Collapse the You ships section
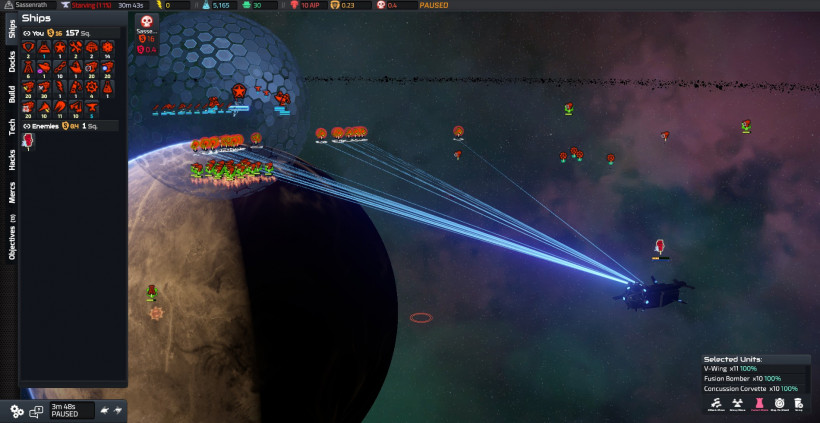This screenshot has height=423, width=820. 27,32
